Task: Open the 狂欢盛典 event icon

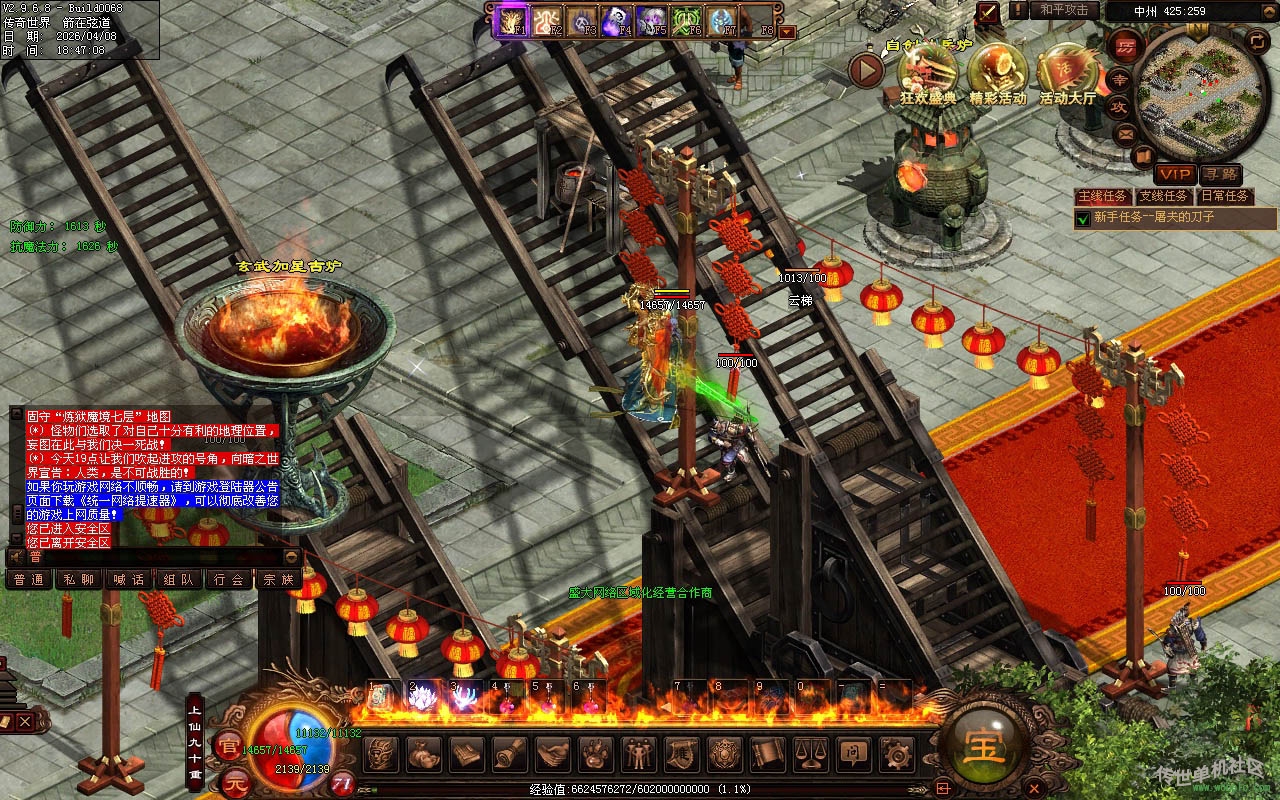Action: coord(928,70)
